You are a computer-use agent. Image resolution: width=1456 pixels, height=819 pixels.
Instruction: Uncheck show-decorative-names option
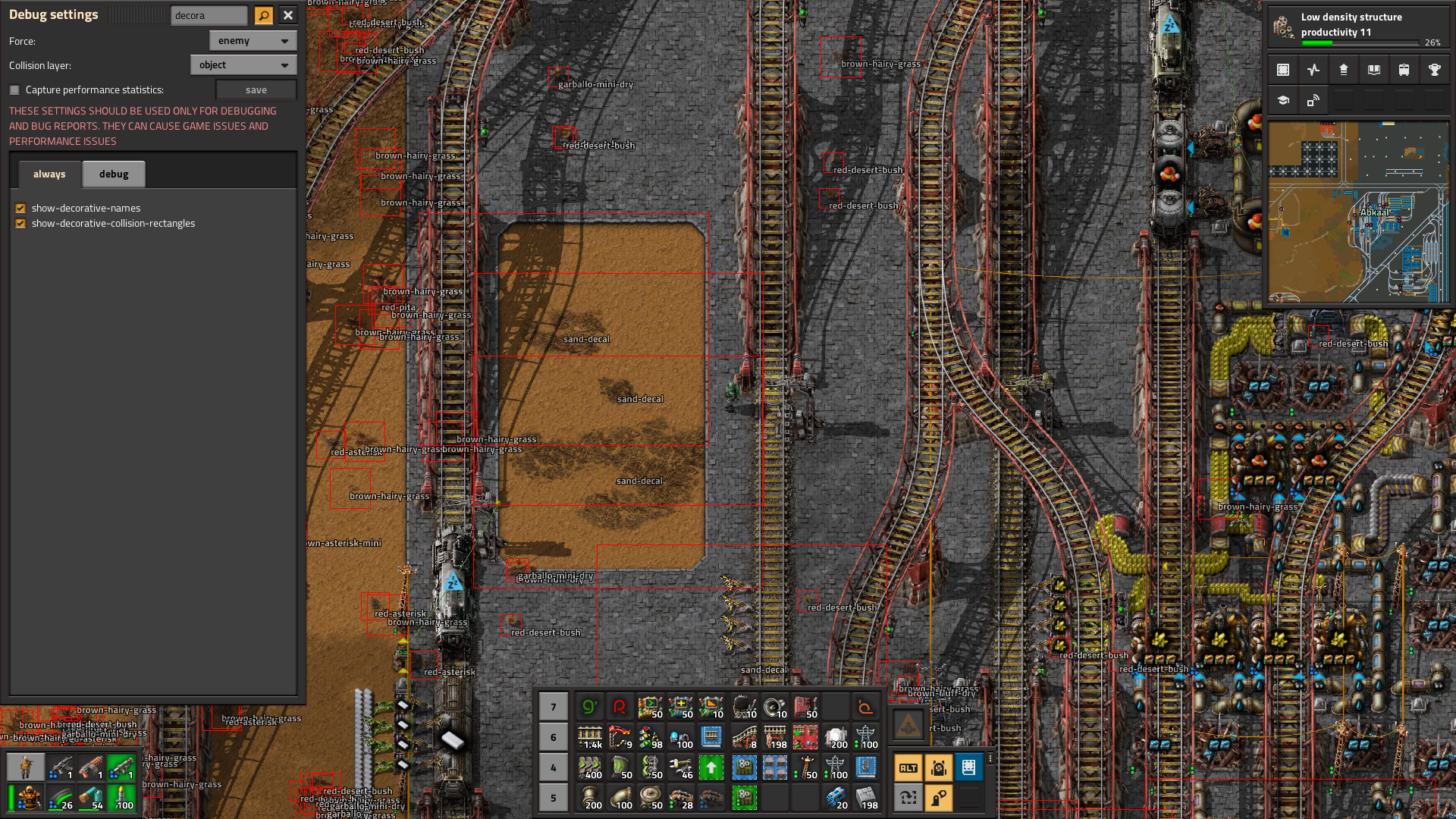[x=20, y=209]
